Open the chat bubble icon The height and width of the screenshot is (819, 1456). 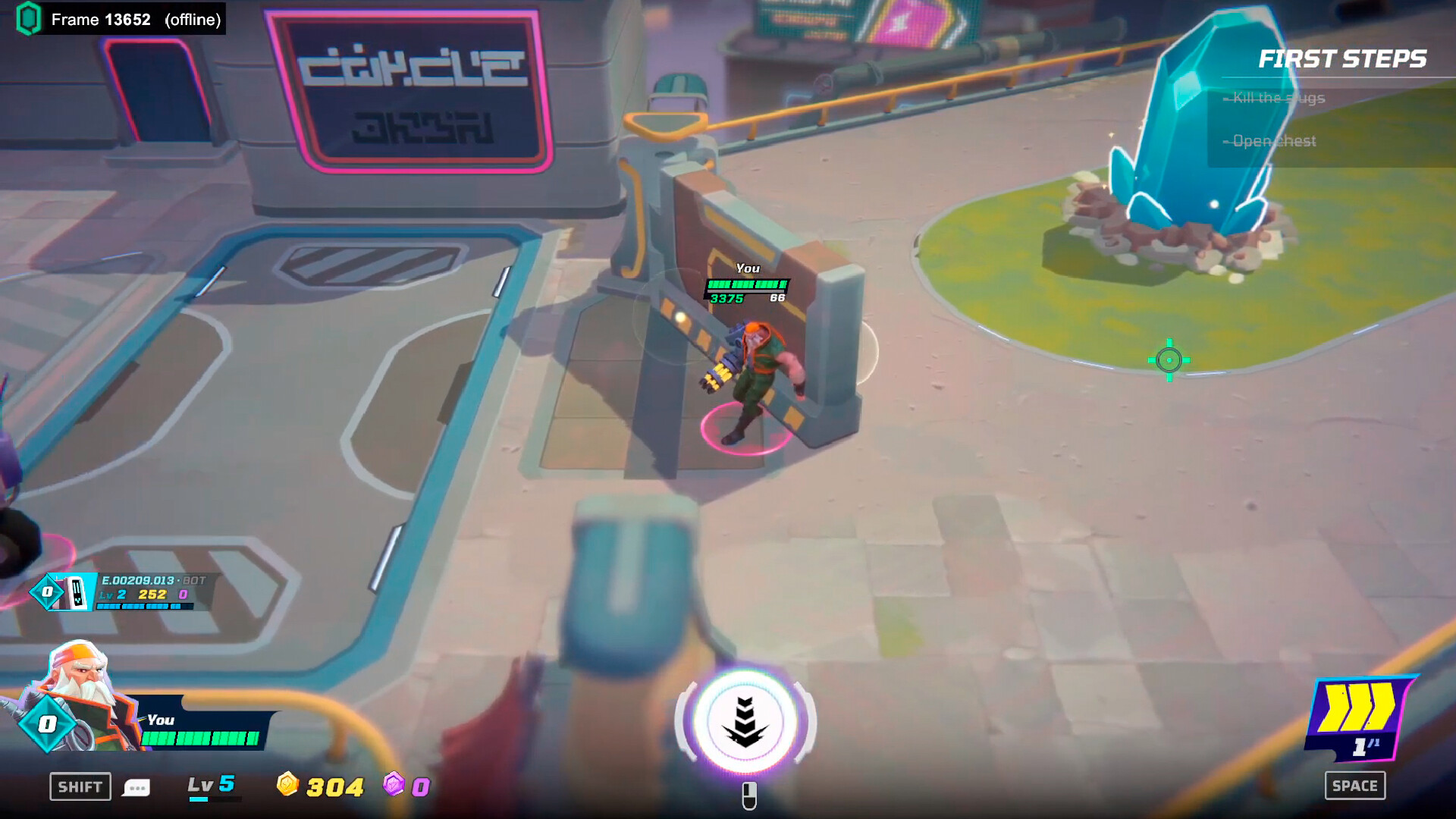click(136, 787)
